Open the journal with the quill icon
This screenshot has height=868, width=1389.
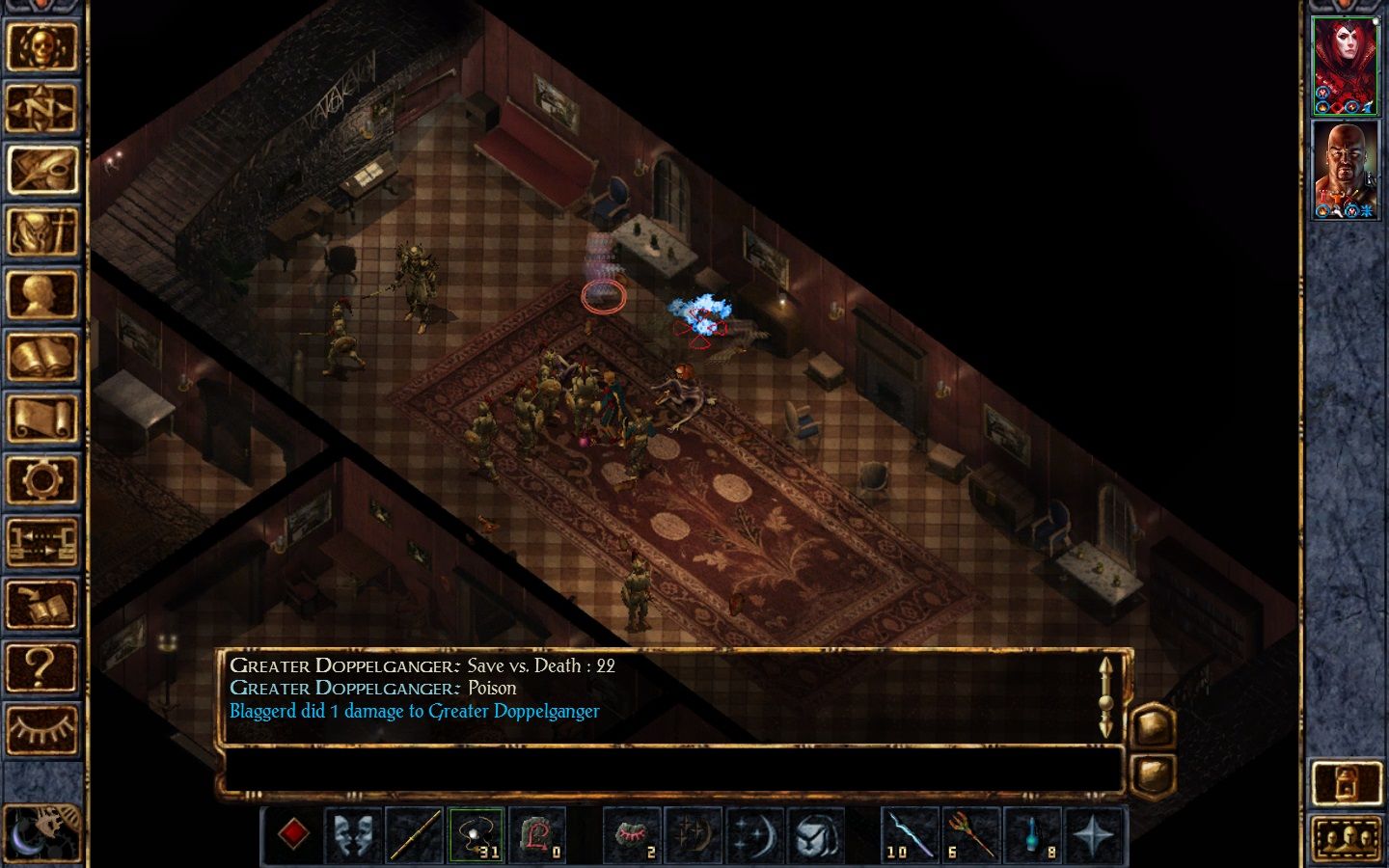click(41, 170)
